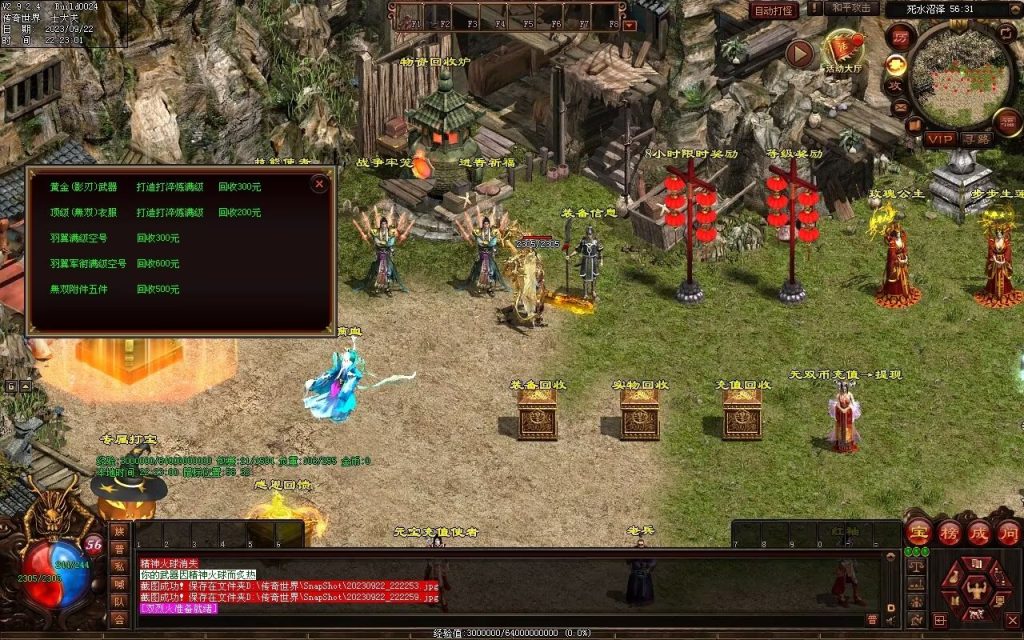
Task: Open the 宝 treasure menu
Action: pos(918,532)
